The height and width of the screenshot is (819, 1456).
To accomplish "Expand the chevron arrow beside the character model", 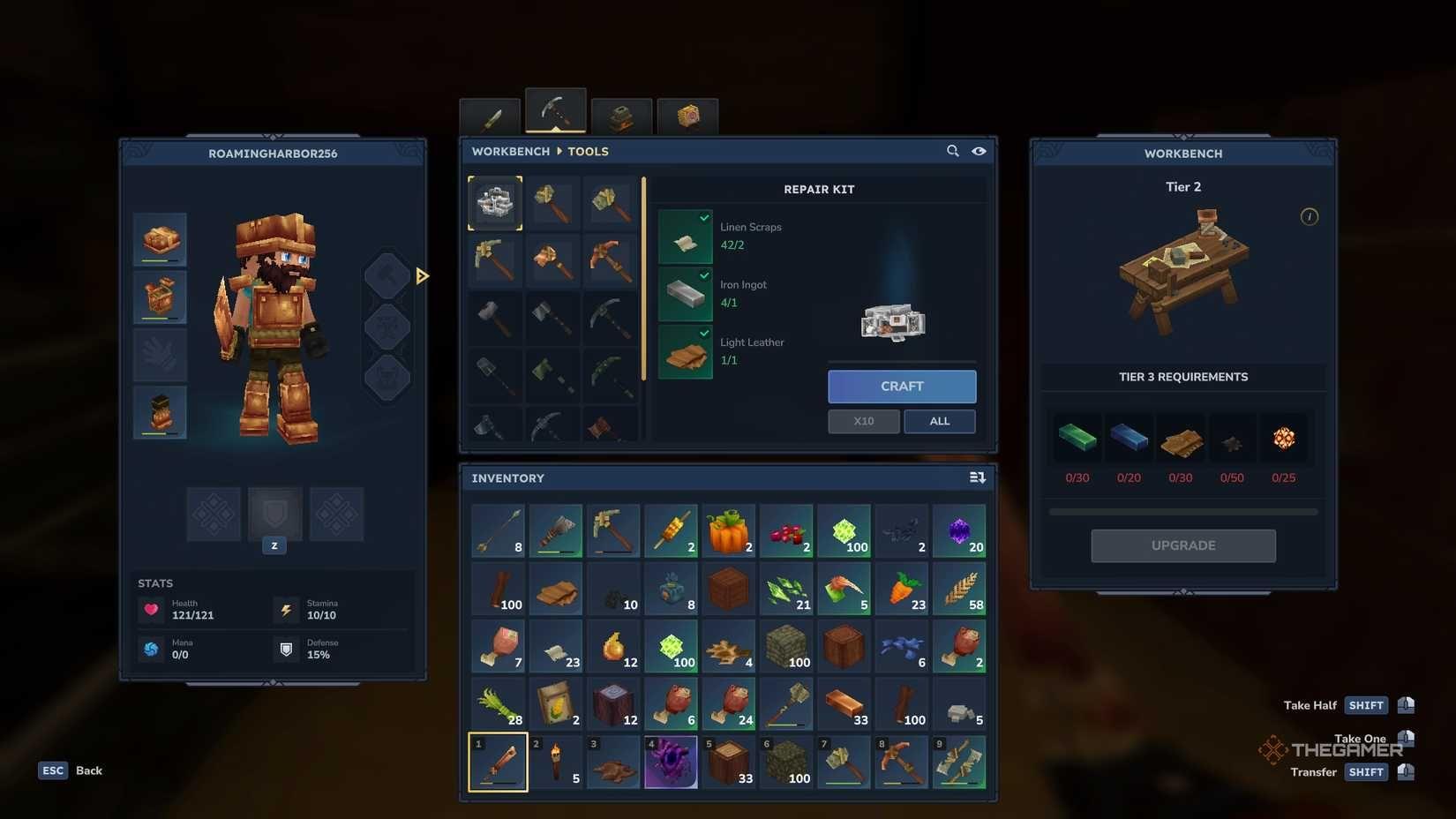I will coord(423,275).
